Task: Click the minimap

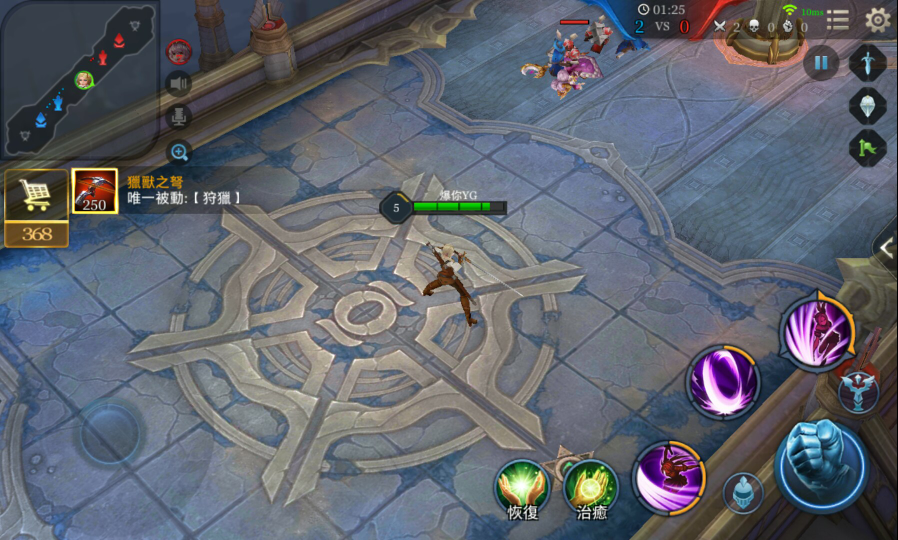Action: [78, 78]
